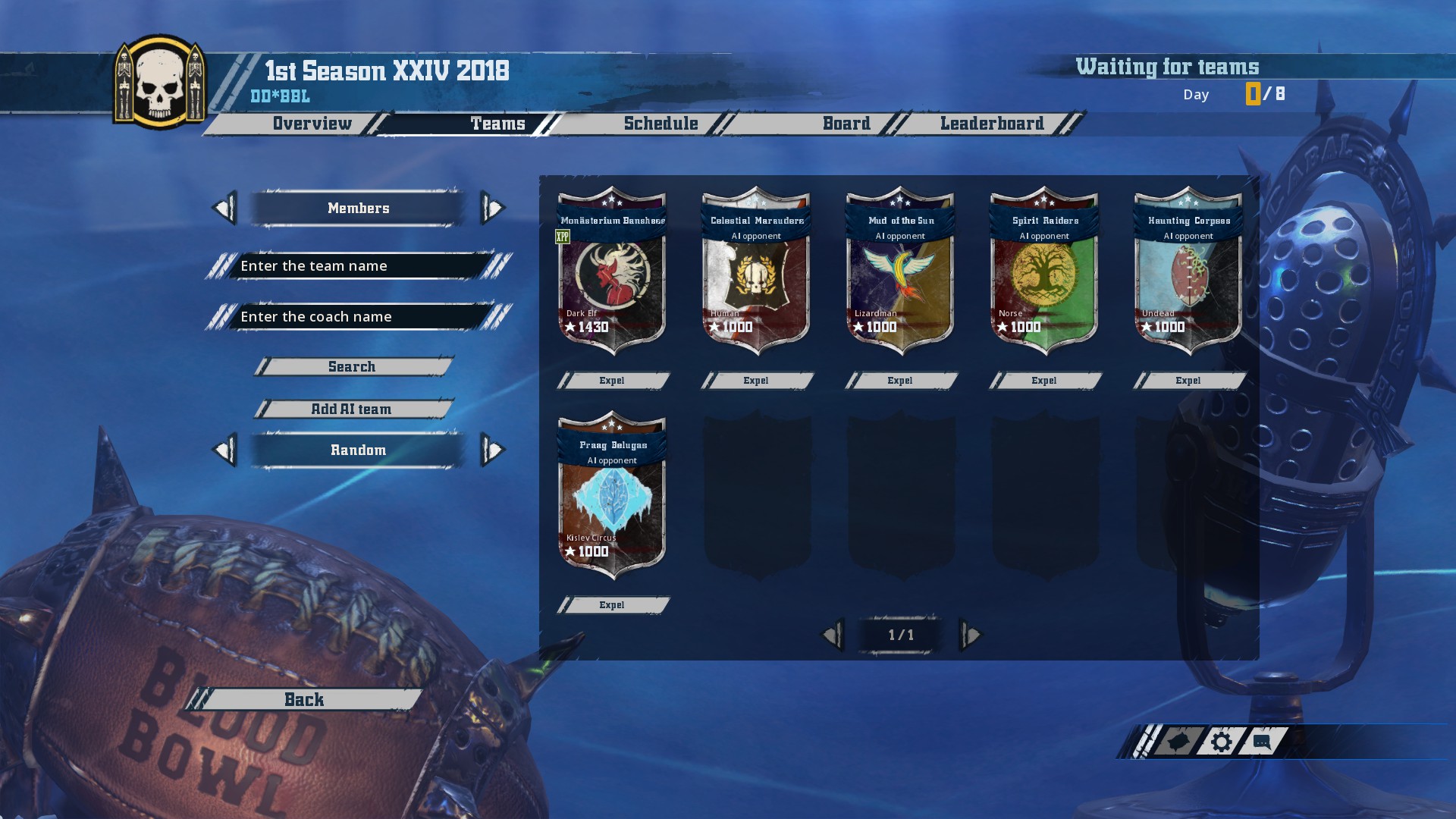This screenshot has height=819, width=1456.
Task: Switch to the Overview tab
Action: (x=312, y=124)
